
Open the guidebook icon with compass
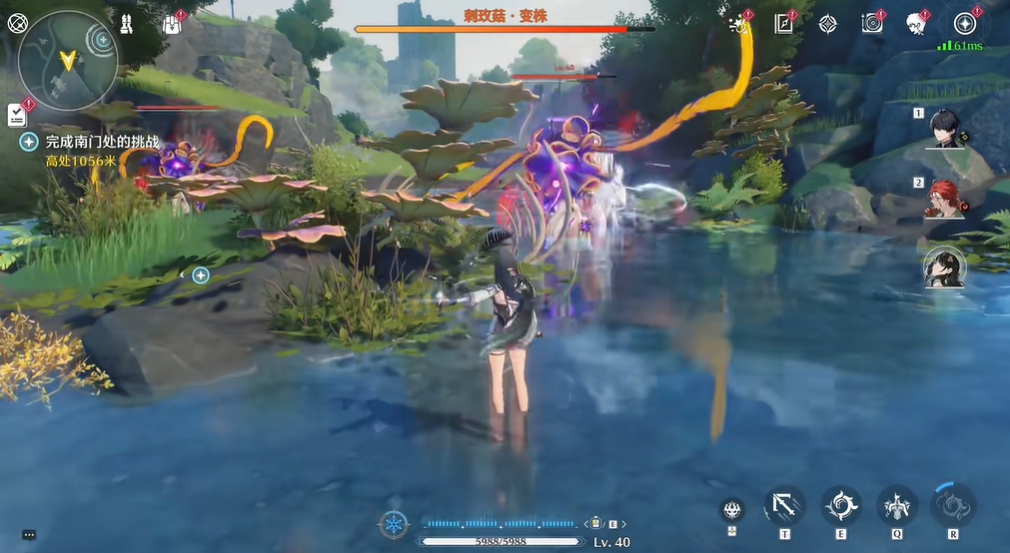pos(784,24)
